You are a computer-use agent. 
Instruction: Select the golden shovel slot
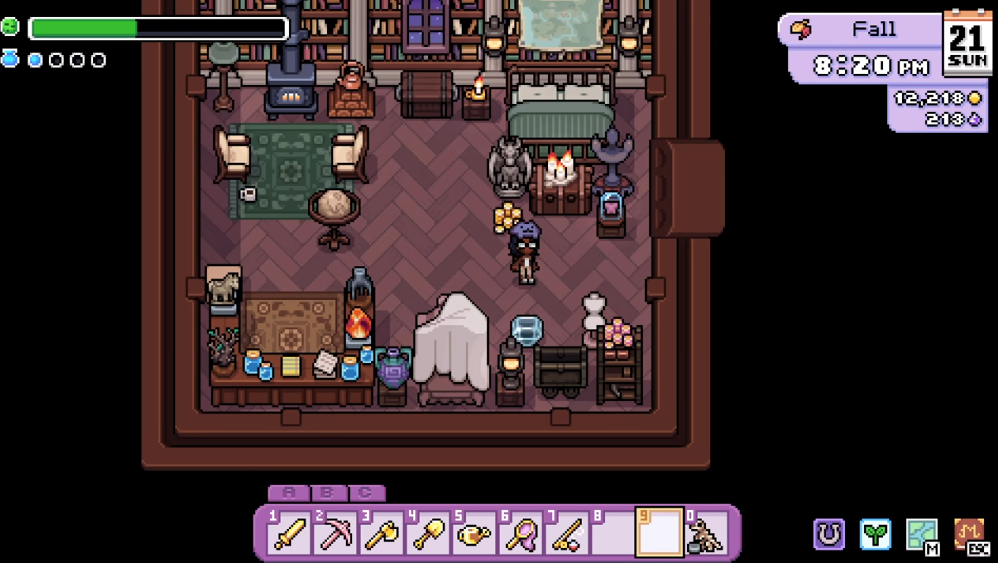(x=428, y=533)
